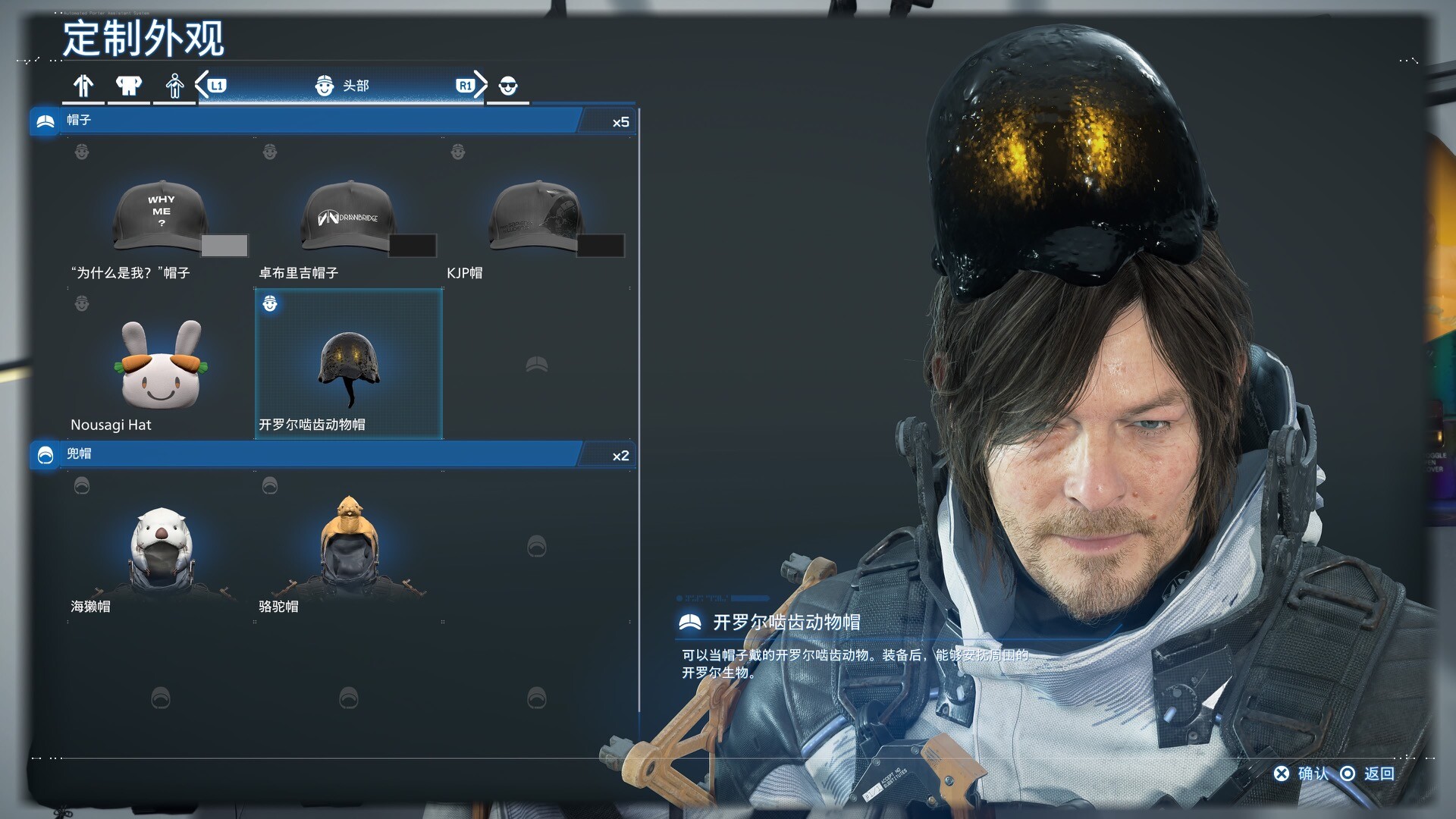Select the camel hood
1456x819 pixels.
349,548
